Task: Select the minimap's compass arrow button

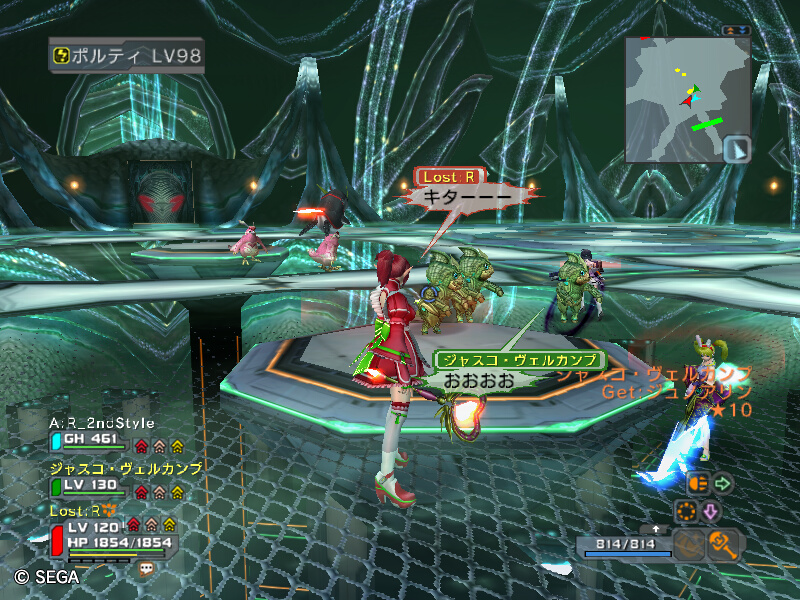Action: 736,149
